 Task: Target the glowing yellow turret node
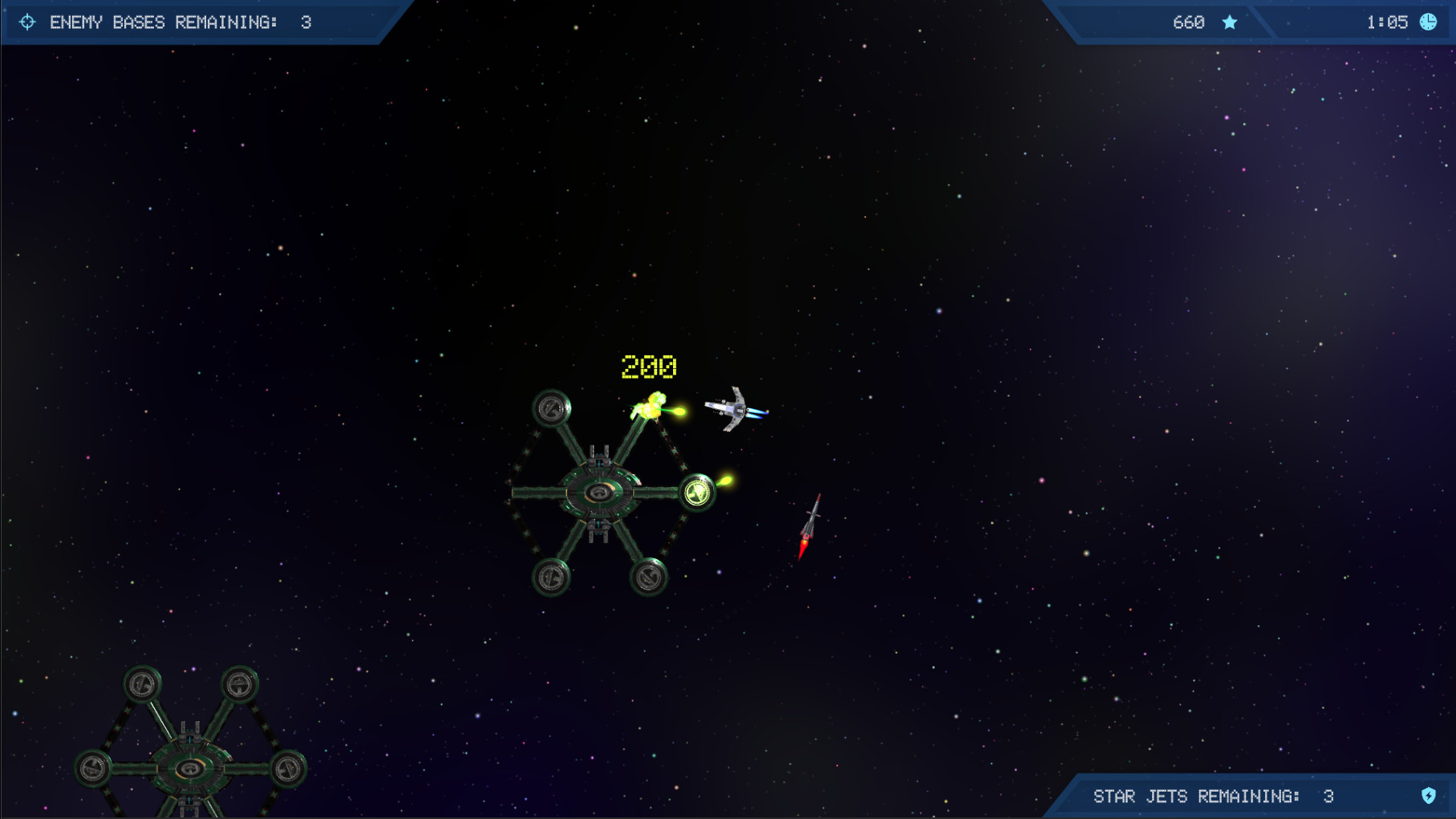(697, 493)
